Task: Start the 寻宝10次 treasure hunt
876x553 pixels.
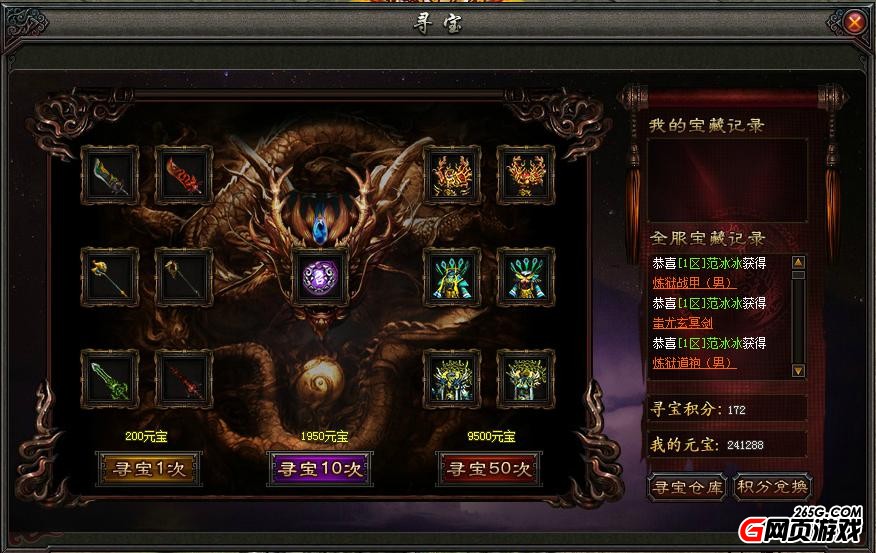Action: coord(318,468)
